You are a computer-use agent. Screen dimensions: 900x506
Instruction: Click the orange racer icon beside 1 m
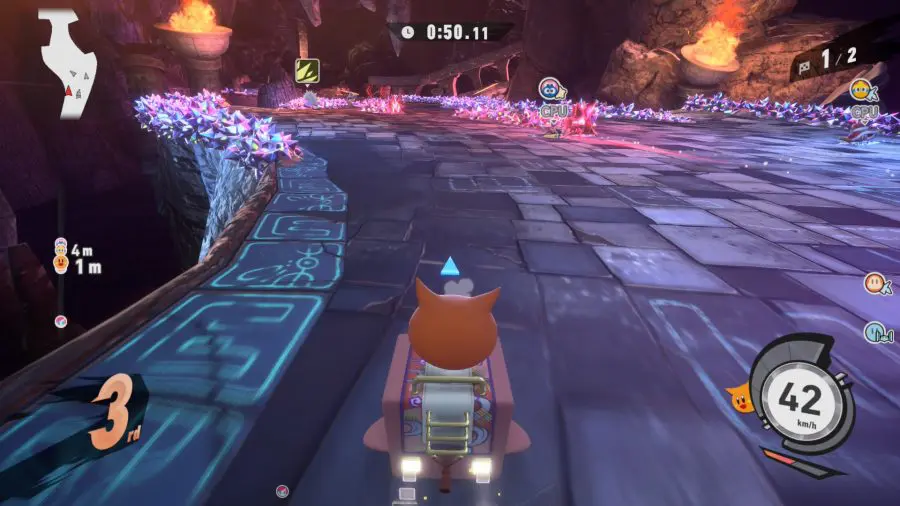pyautogui.click(x=61, y=265)
